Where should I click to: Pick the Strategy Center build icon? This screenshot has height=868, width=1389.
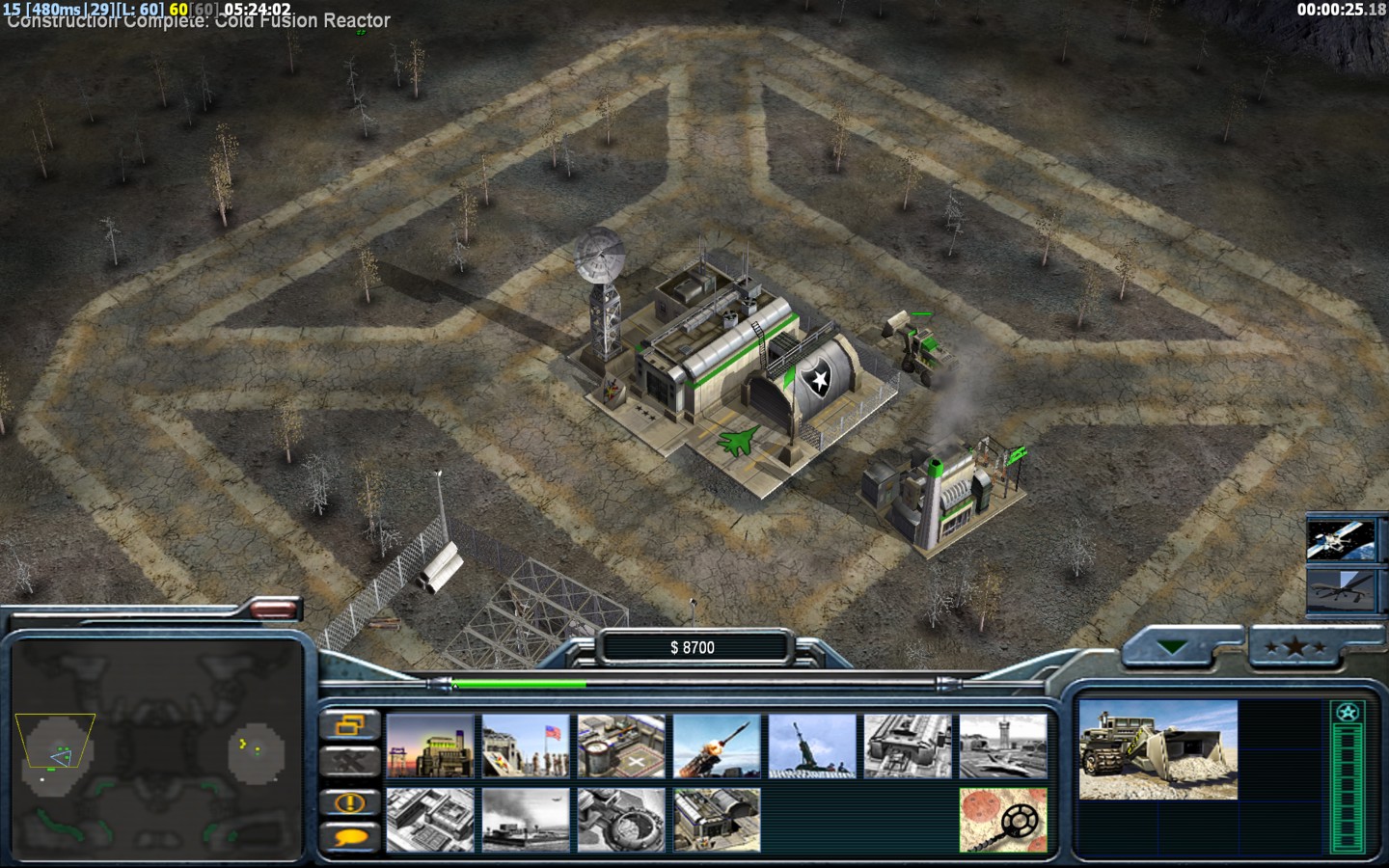click(430, 820)
